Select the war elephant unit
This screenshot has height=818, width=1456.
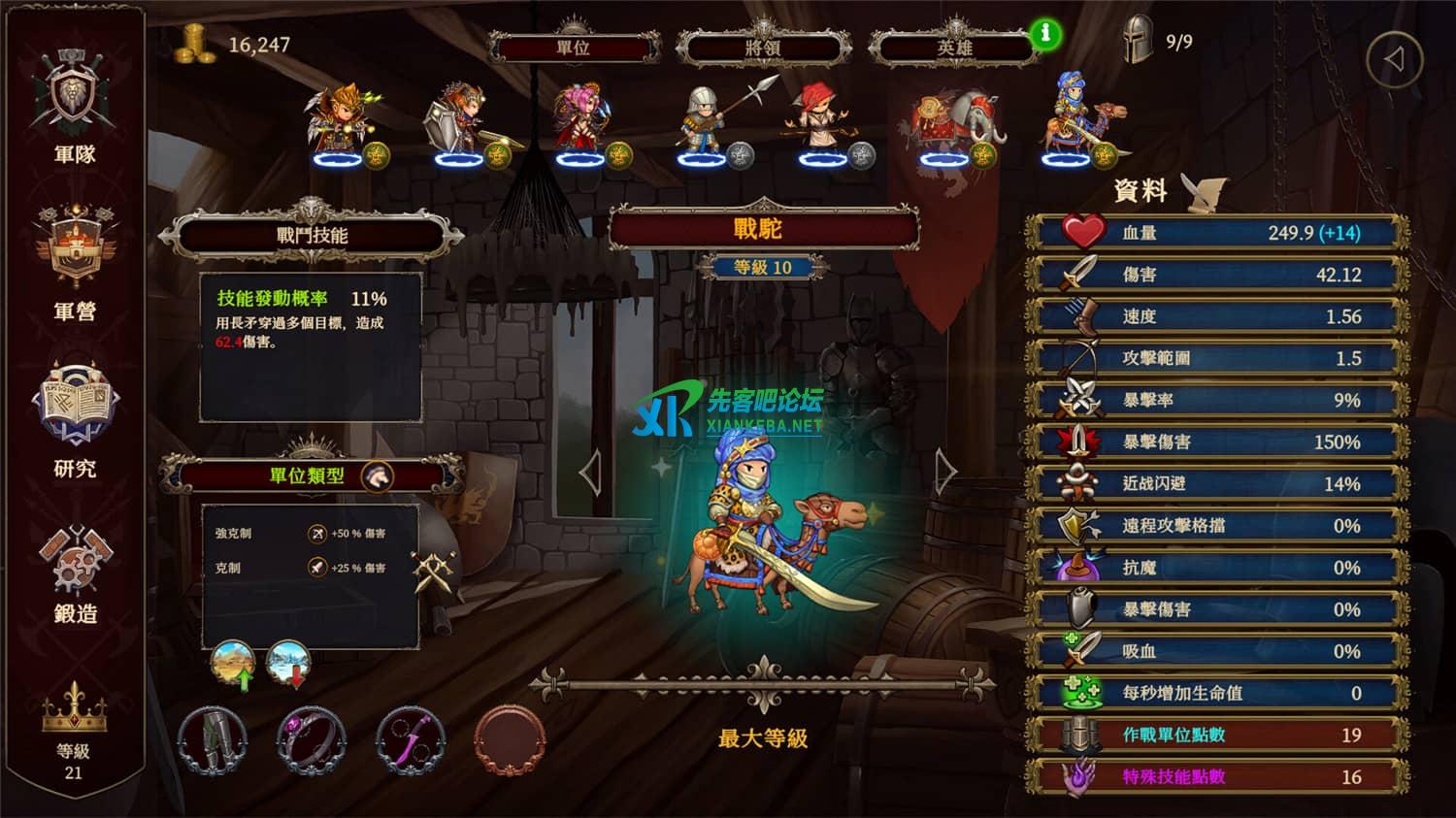948,123
